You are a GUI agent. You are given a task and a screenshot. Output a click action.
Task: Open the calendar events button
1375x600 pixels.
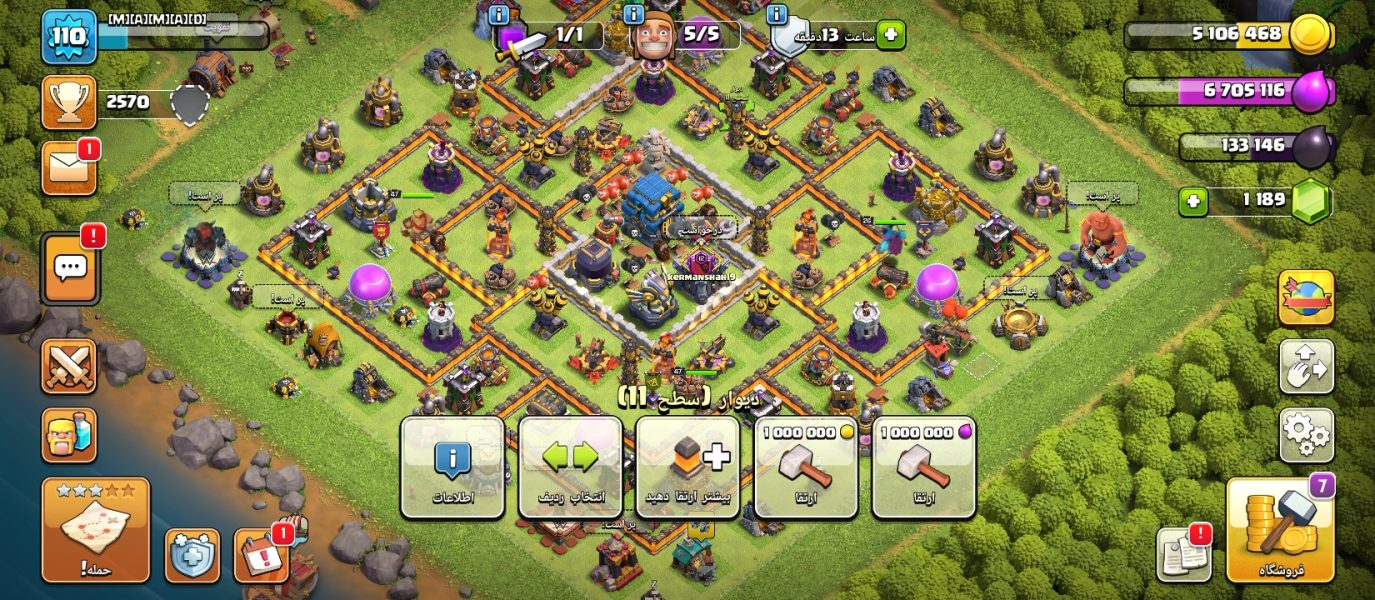tap(261, 555)
